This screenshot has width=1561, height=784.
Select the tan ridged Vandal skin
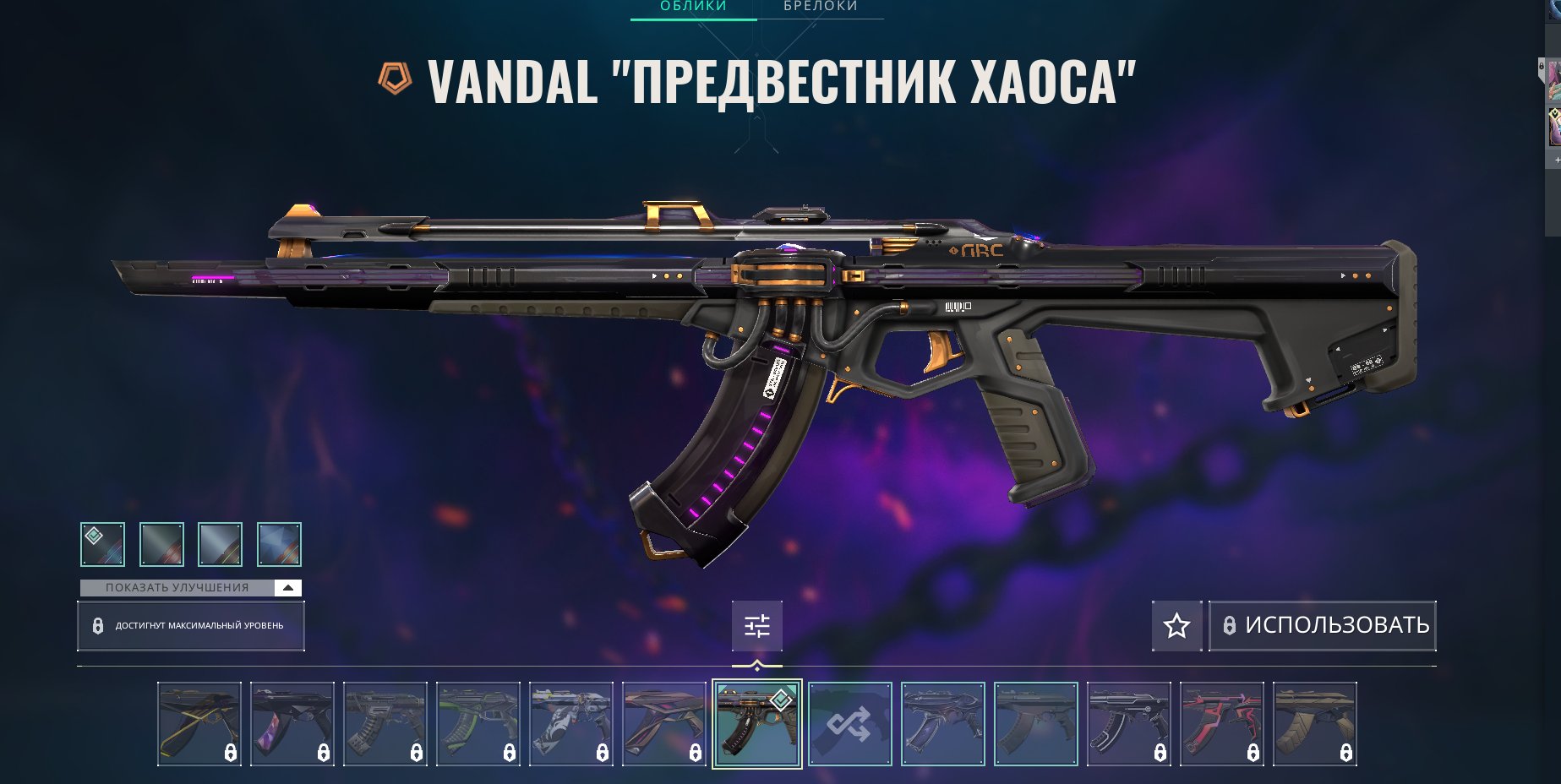click(1314, 724)
